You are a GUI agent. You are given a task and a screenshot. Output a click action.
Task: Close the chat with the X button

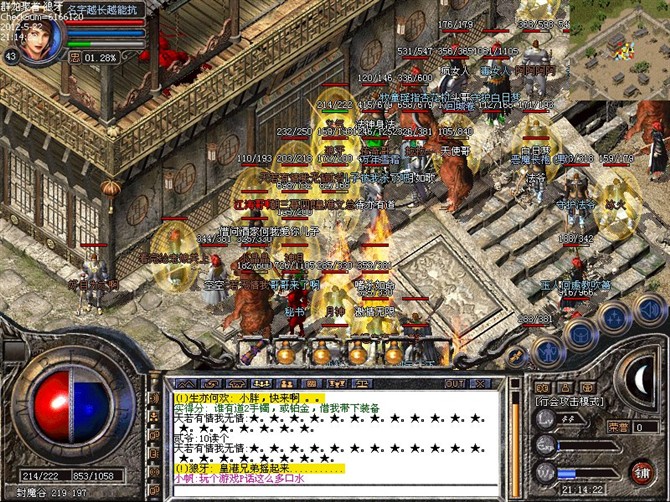pos(480,383)
